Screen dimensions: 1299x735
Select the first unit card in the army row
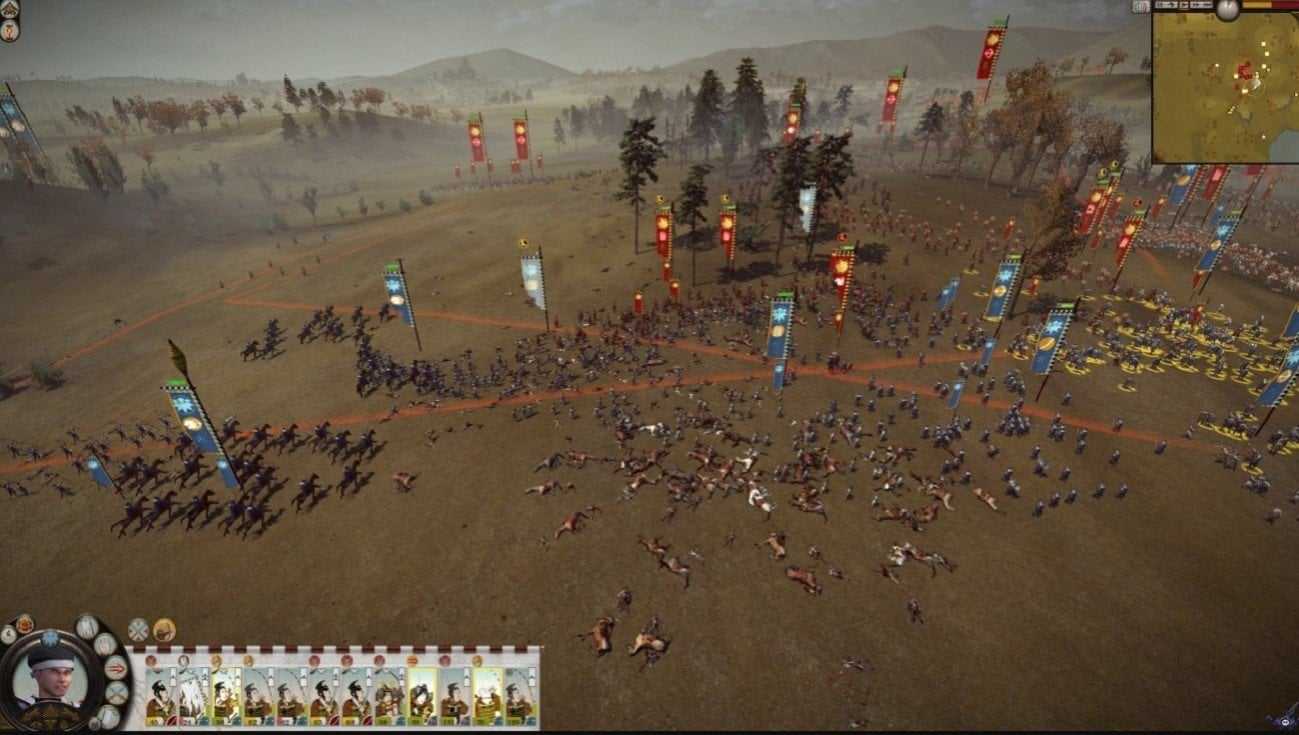160,696
